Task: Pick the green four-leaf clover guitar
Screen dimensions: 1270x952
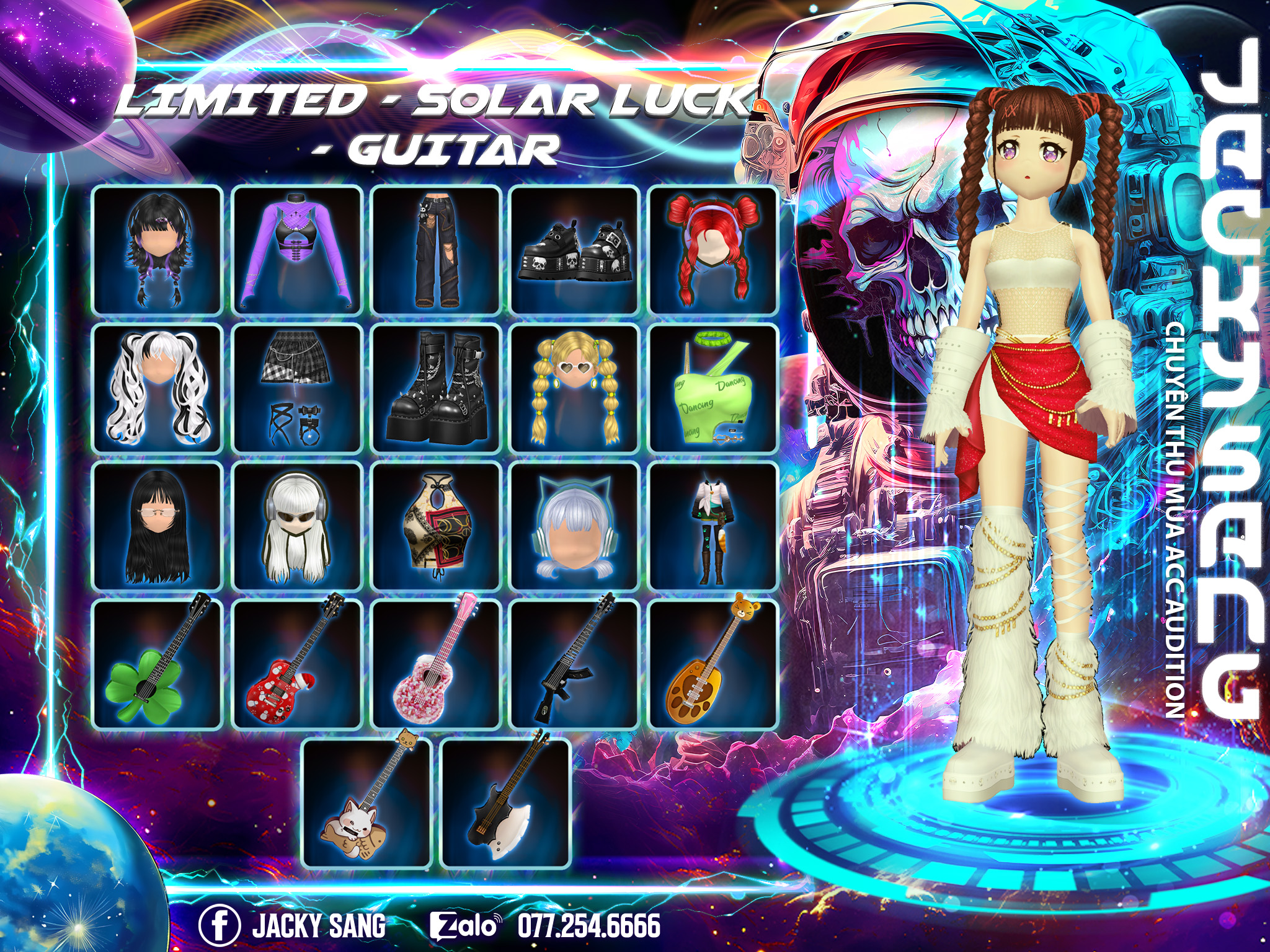Action: [157, 665]
